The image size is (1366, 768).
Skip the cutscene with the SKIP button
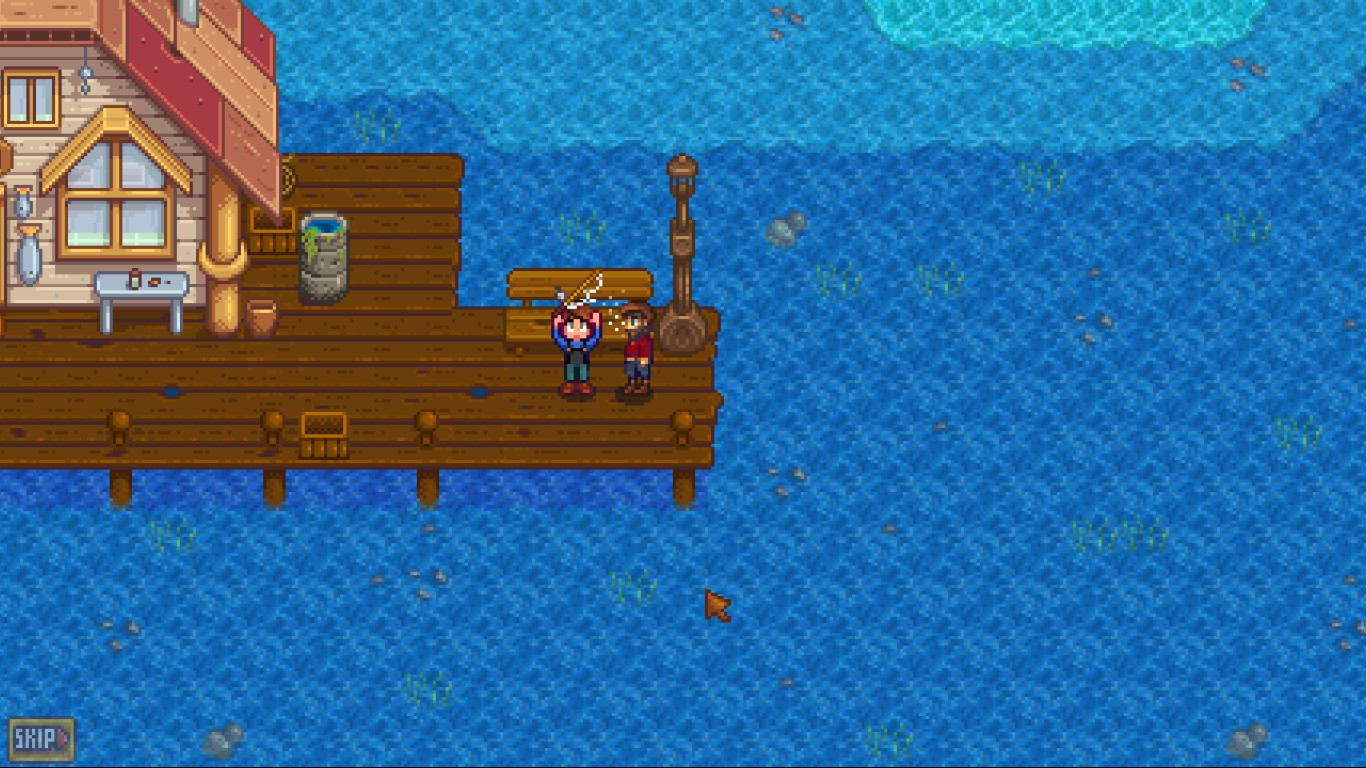click(x=41, y=740)
